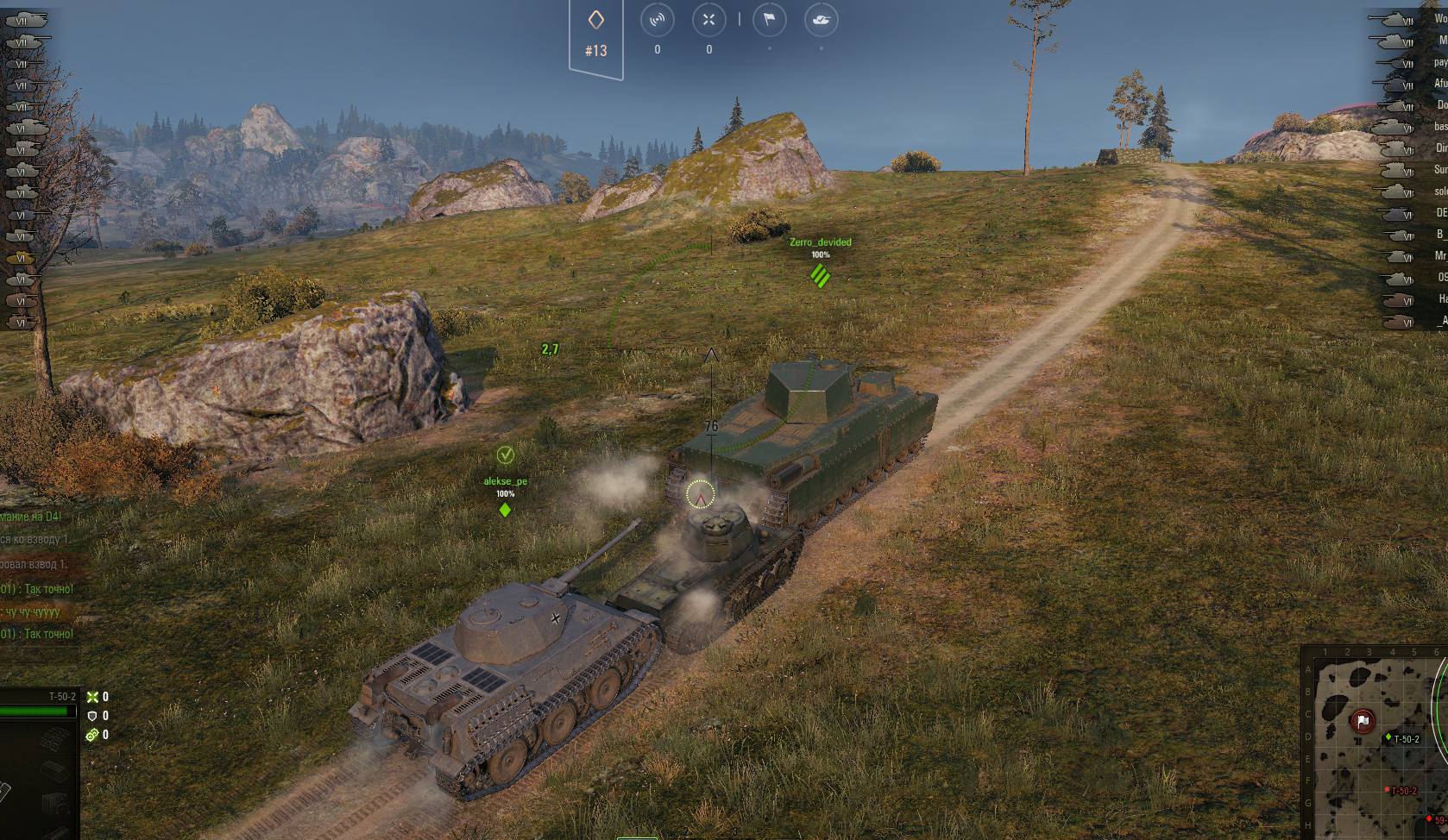
Task: Select the shield blocked-damage counter icon
Action: coord(92,716)
